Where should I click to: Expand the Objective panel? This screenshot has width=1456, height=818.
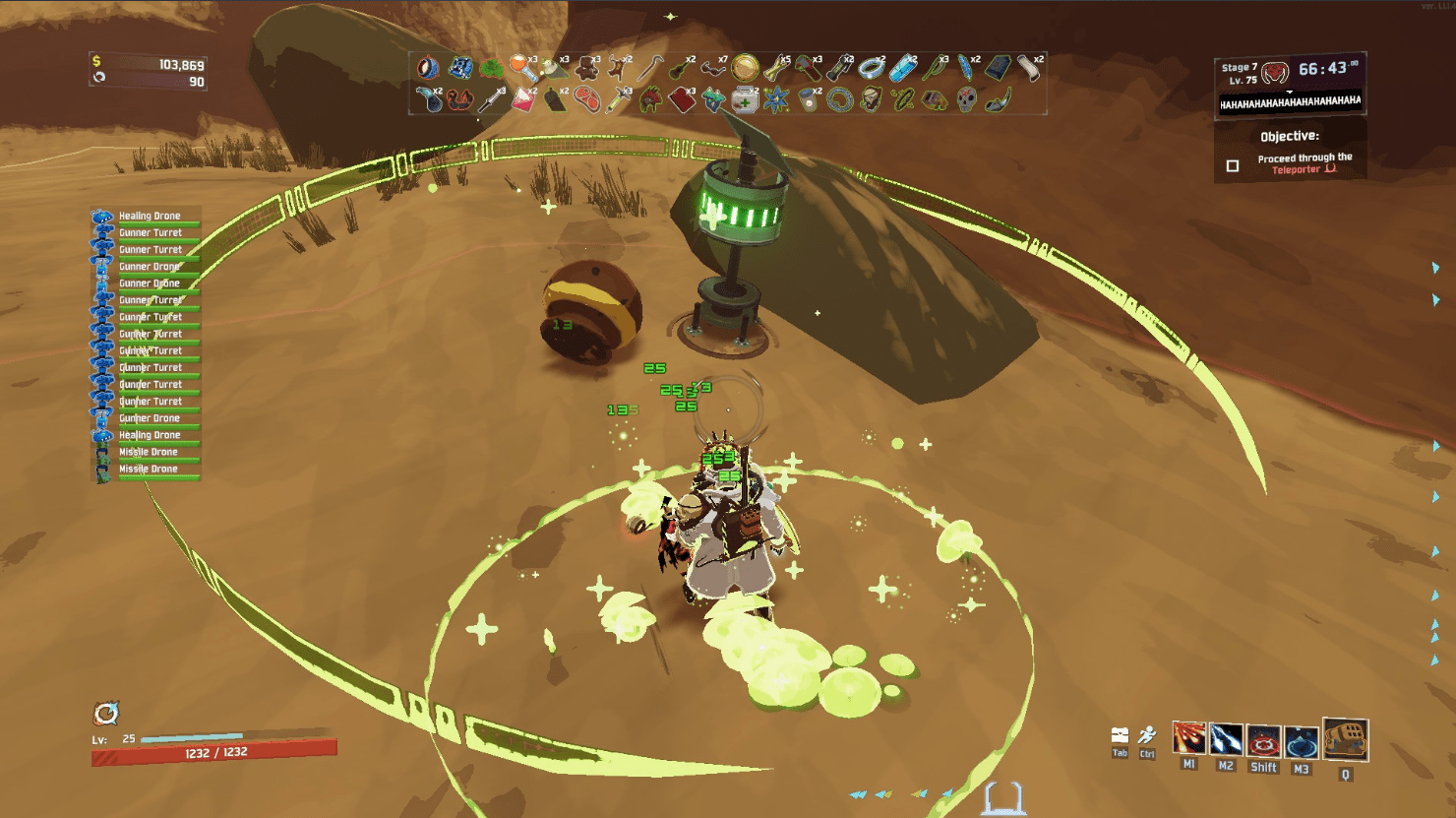1290,137
